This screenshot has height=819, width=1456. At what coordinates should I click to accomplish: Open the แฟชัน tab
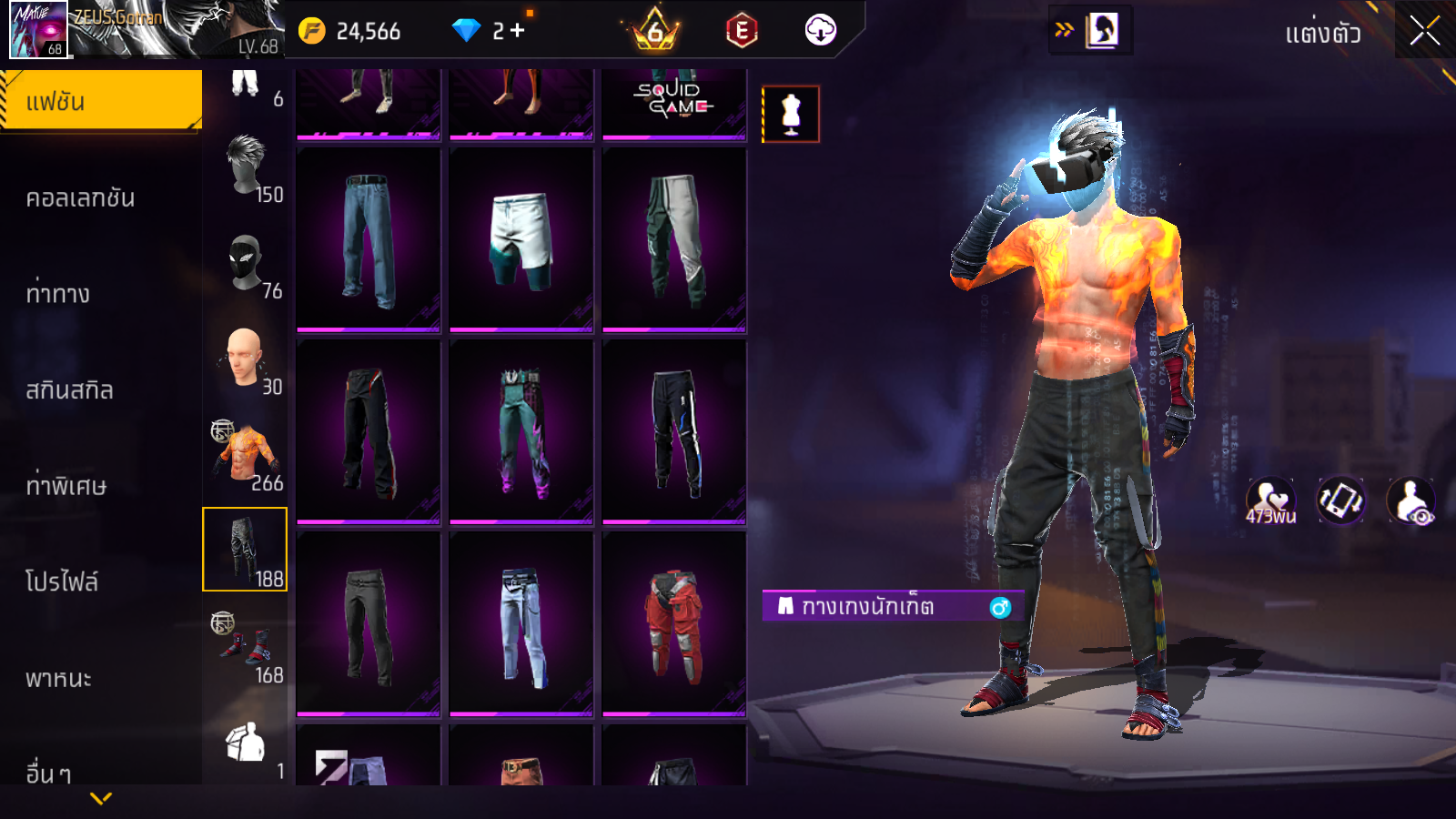coord(101,101)
